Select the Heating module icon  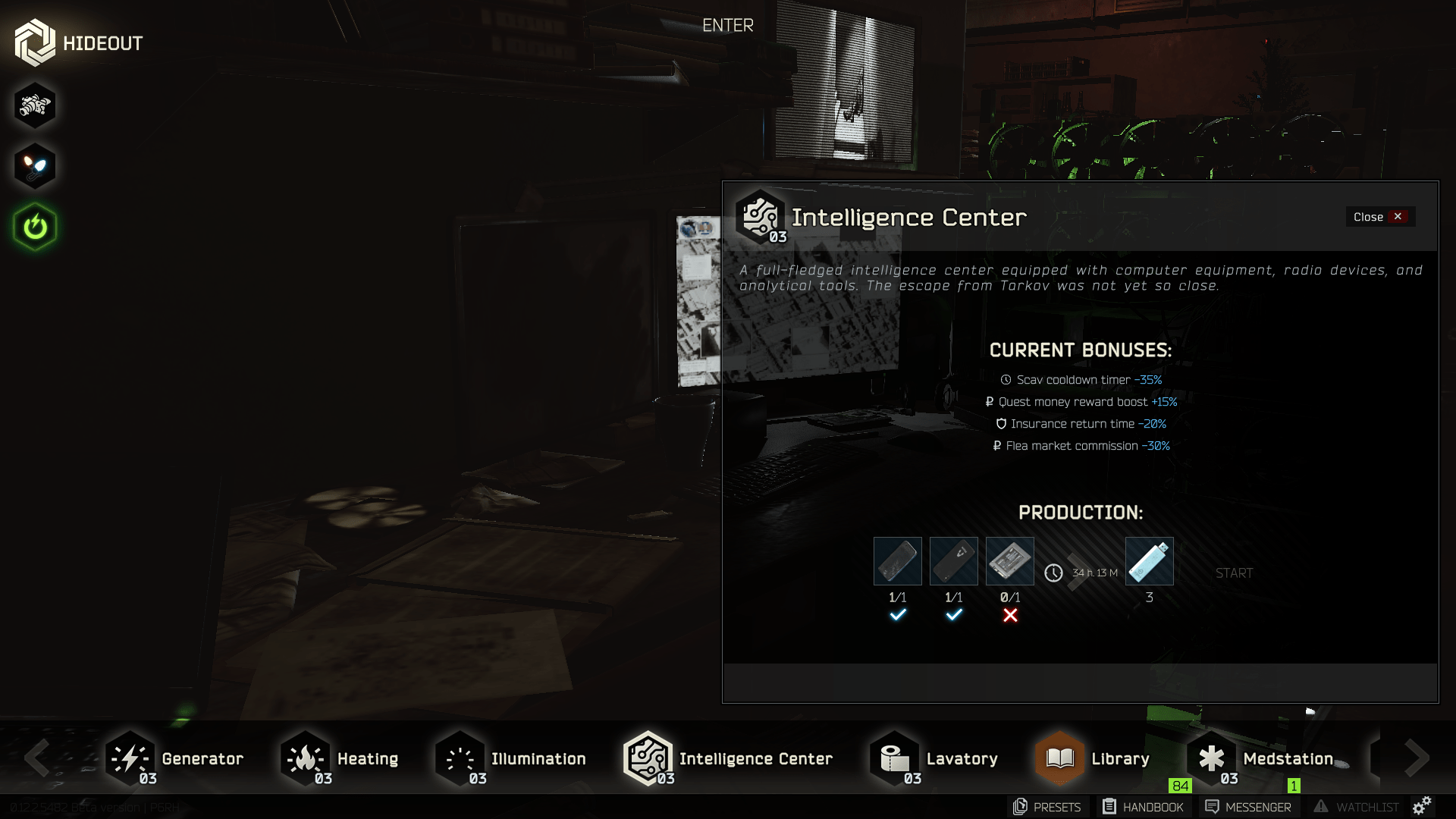(x=305, y=758)
